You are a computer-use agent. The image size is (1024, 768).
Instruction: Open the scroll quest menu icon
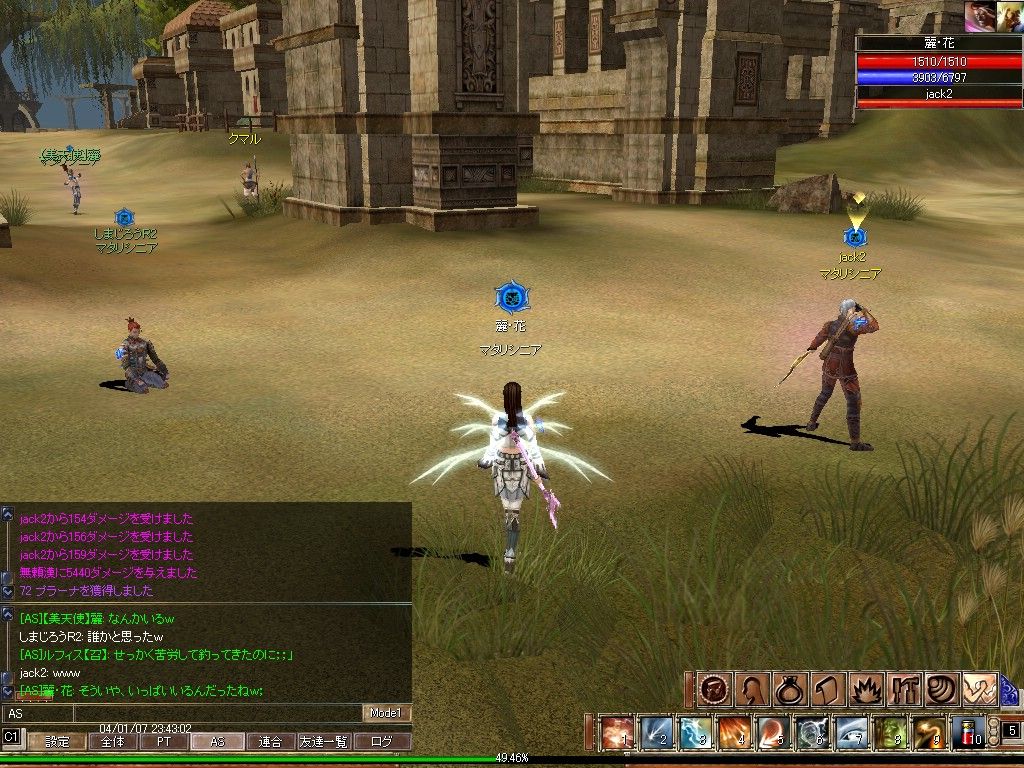(826, 689)
